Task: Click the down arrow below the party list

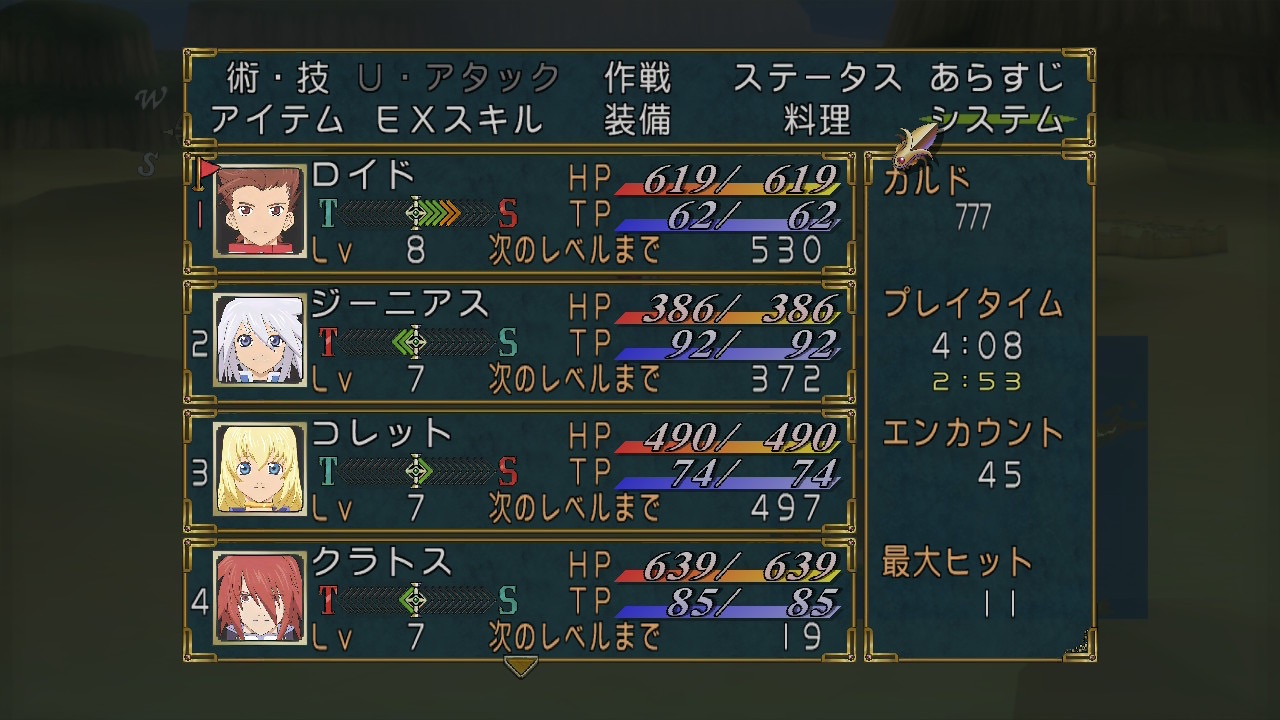Action: point(520,665)
